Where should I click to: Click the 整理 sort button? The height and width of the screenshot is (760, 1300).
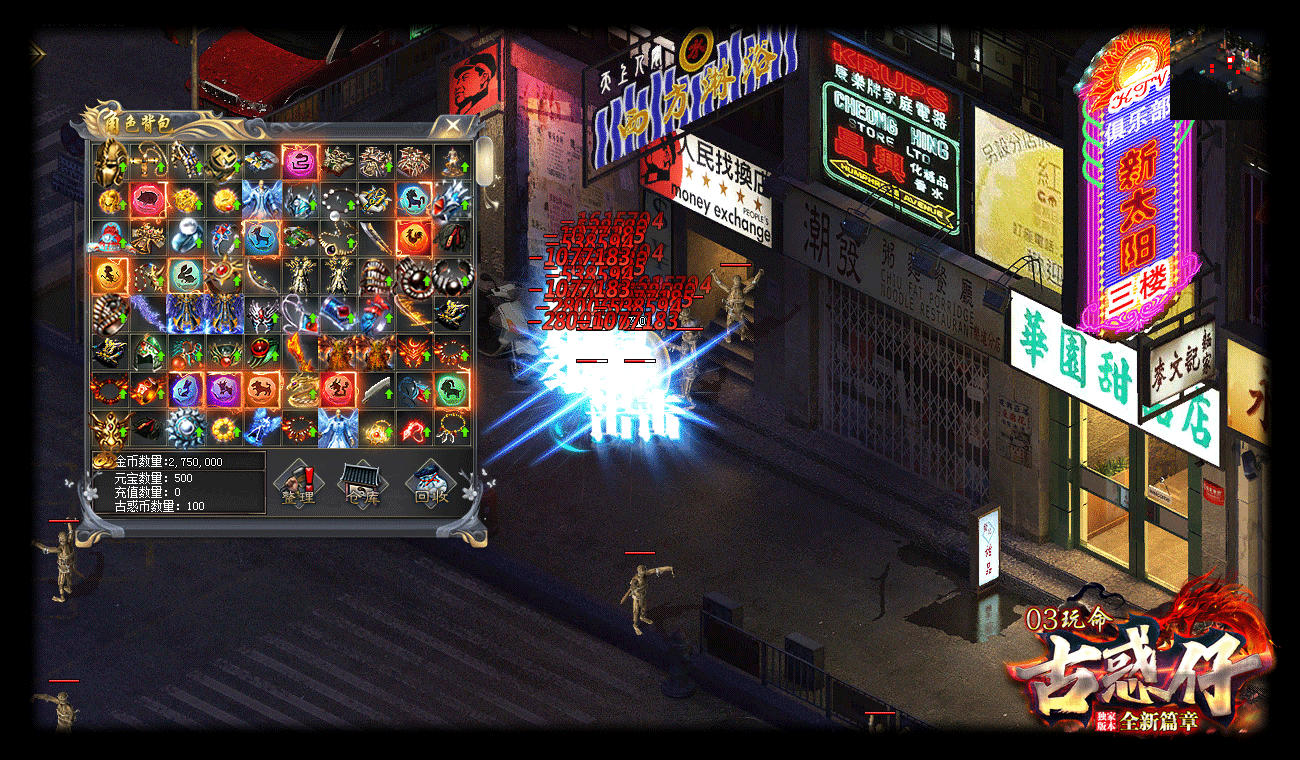pos(298,483)
